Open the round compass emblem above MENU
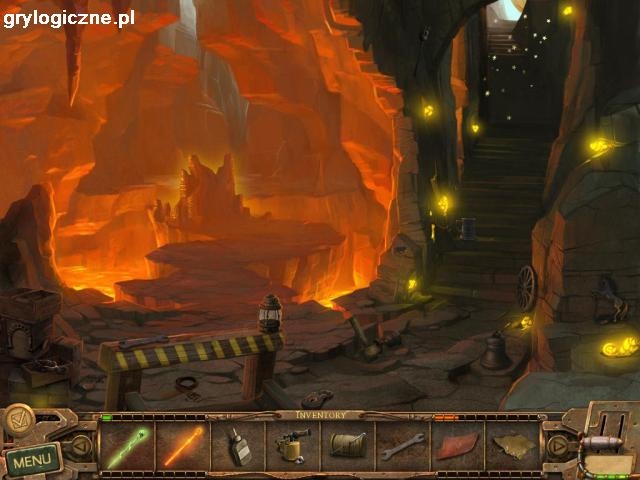This screenshot has height=480, width=640. (19, 420)
